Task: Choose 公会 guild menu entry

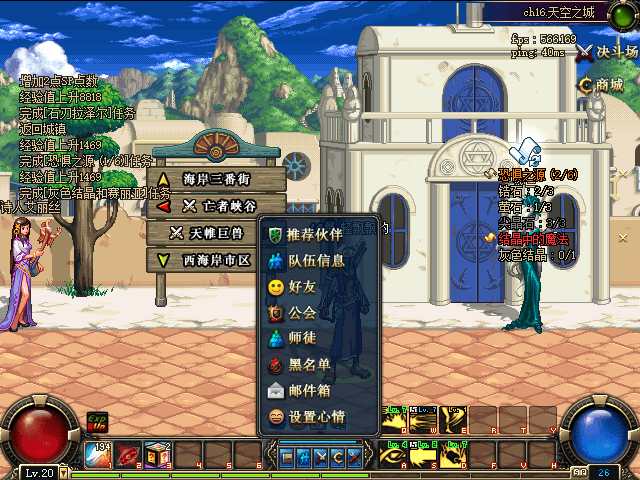Action: [x=302, y=312]
